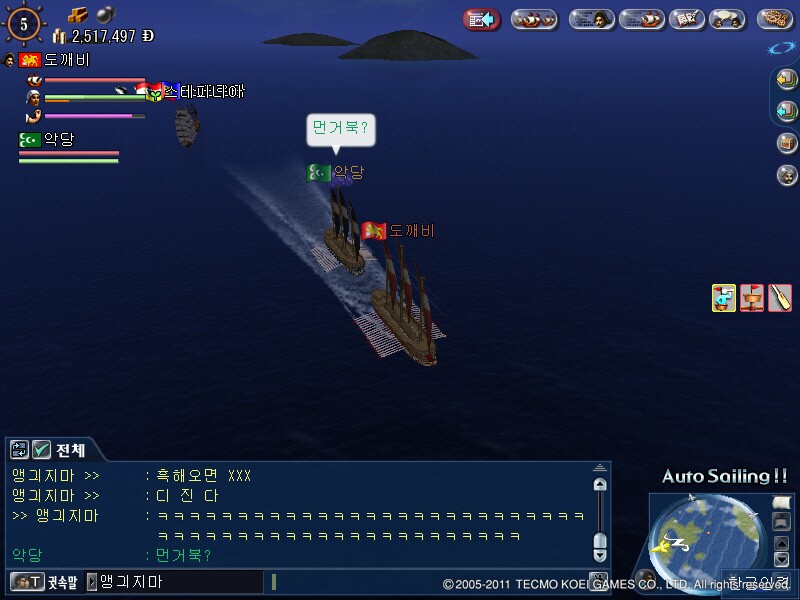Open the single ship information menu

(642, 19)
